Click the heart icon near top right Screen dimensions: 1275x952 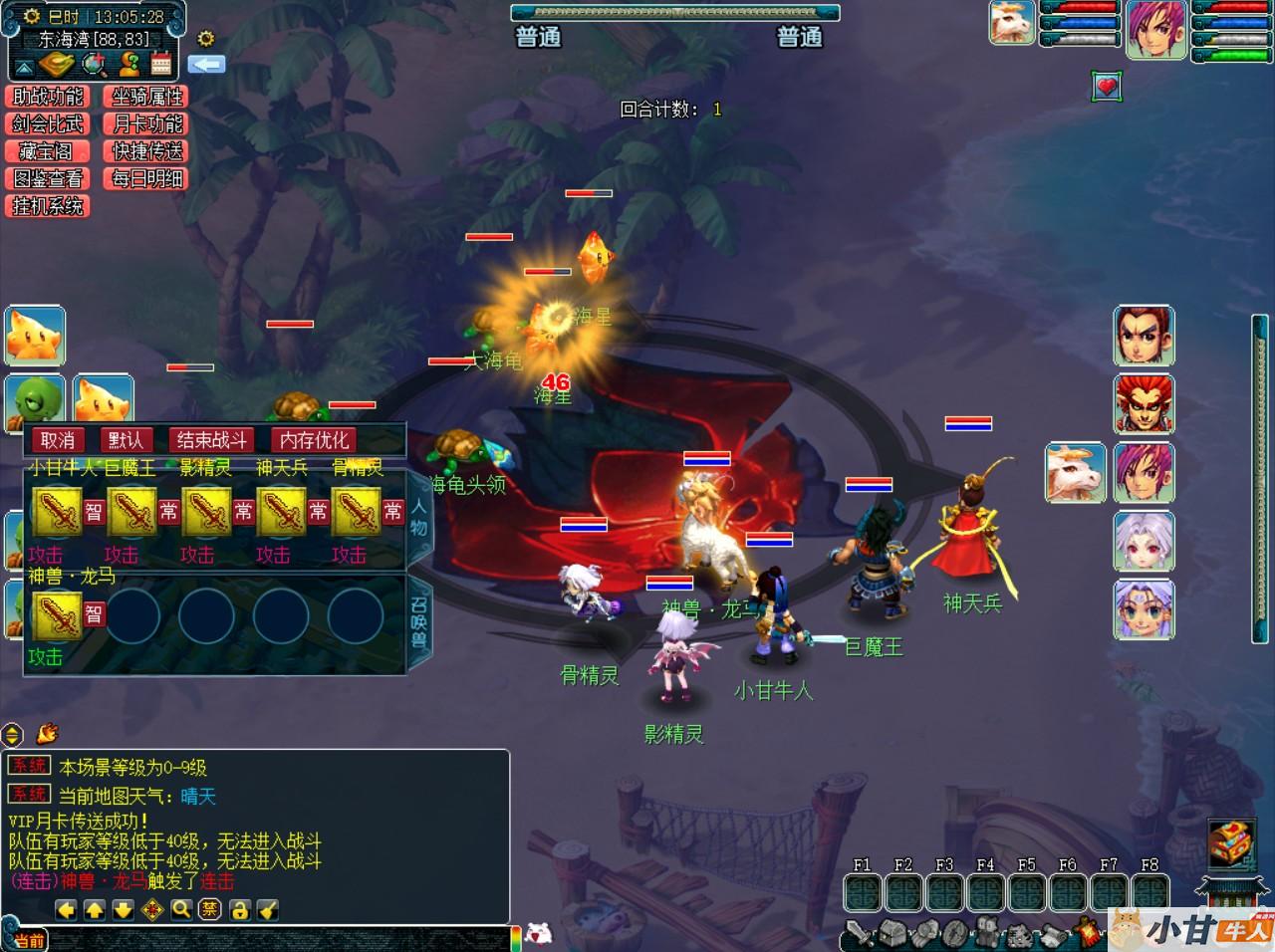[1107, 87]
